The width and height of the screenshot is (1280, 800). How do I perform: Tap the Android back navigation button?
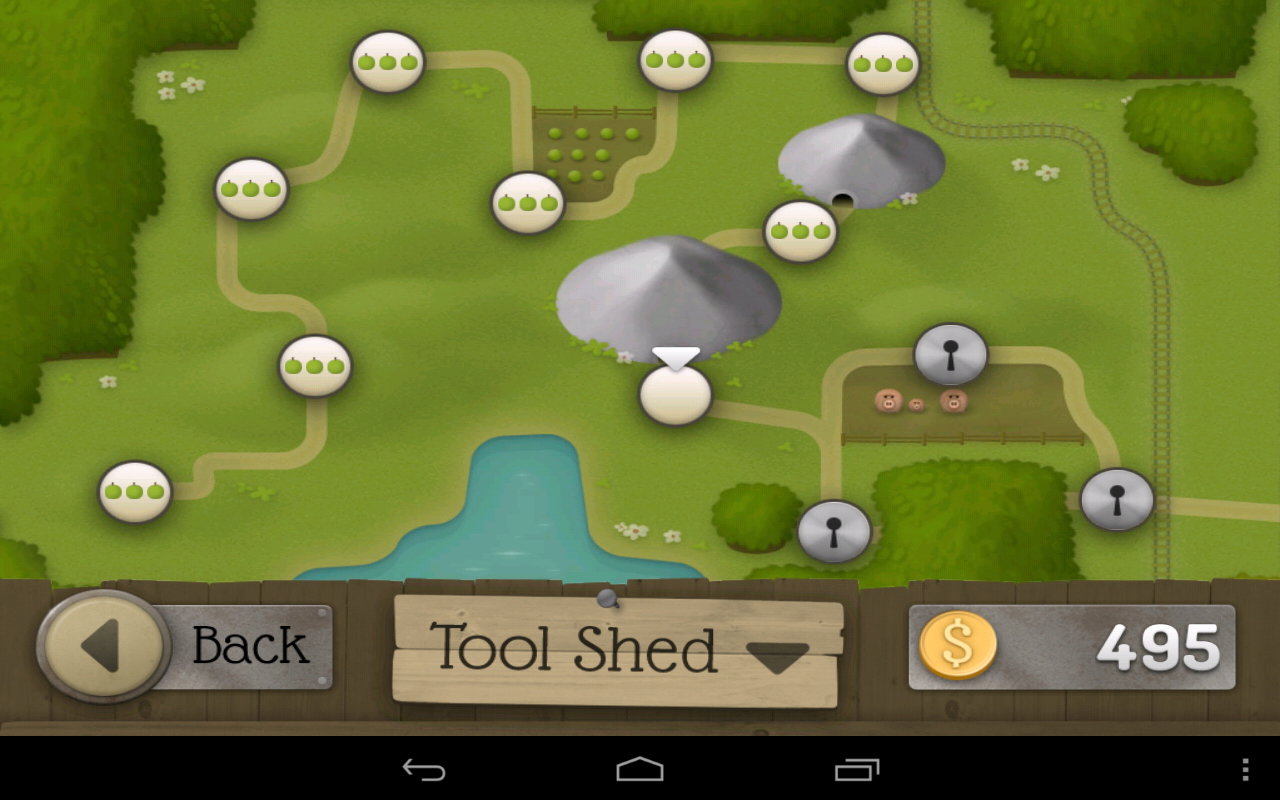coord(424,769)
